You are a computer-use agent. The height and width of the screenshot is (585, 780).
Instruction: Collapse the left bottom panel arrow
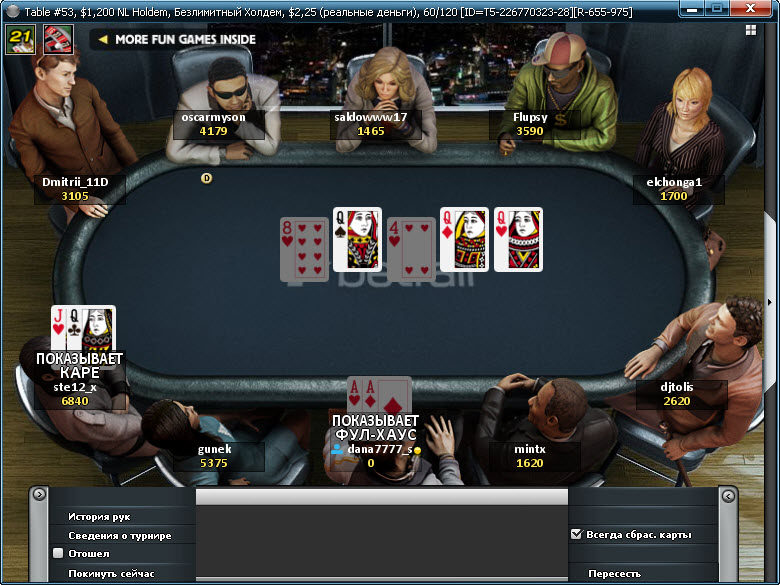point(39,494)
